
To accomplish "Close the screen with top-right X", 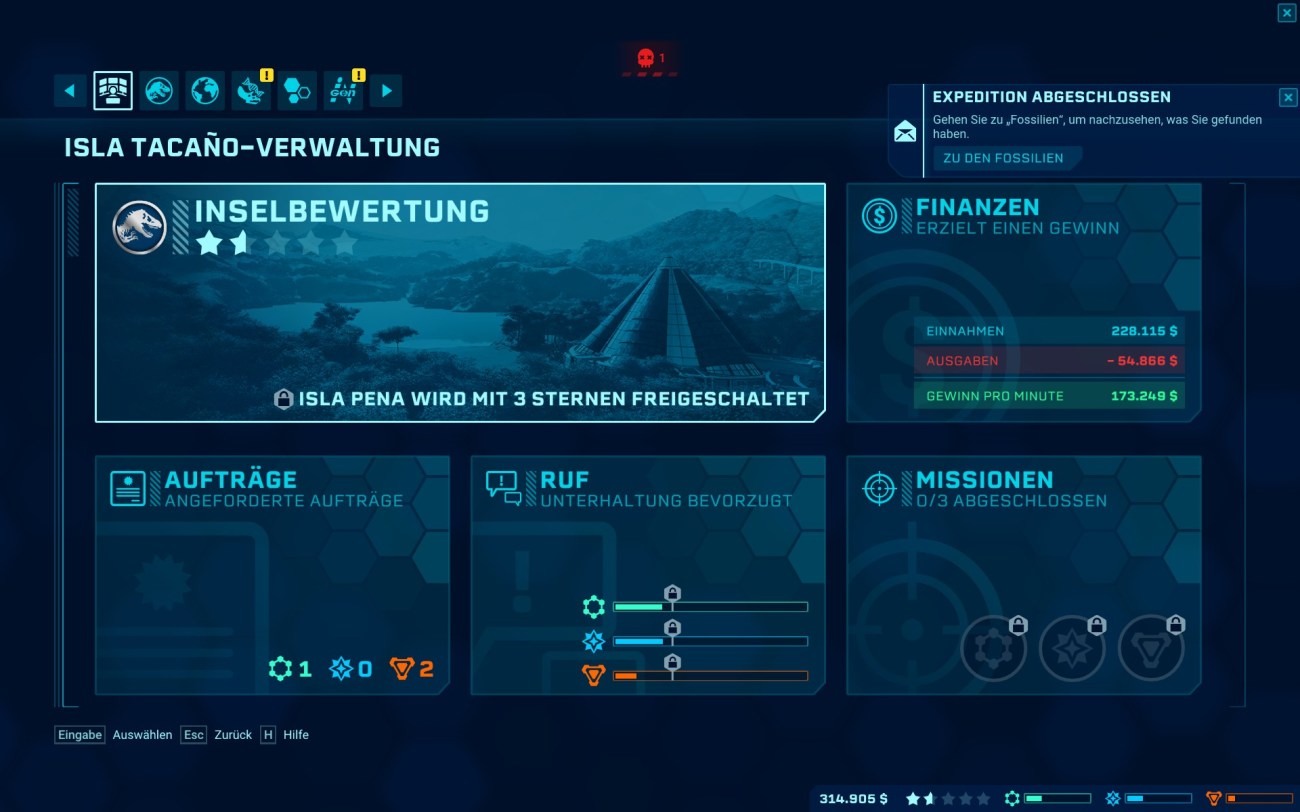I will pyautogui.click(x=1286, y=12).
